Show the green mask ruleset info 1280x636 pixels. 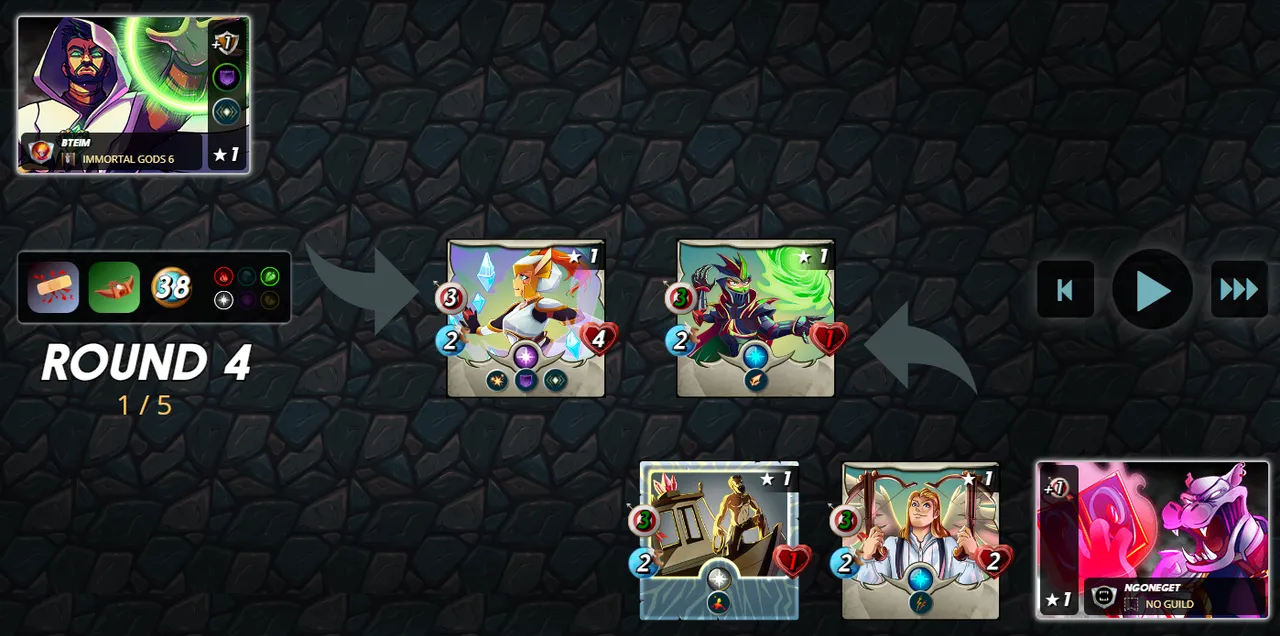114,288
